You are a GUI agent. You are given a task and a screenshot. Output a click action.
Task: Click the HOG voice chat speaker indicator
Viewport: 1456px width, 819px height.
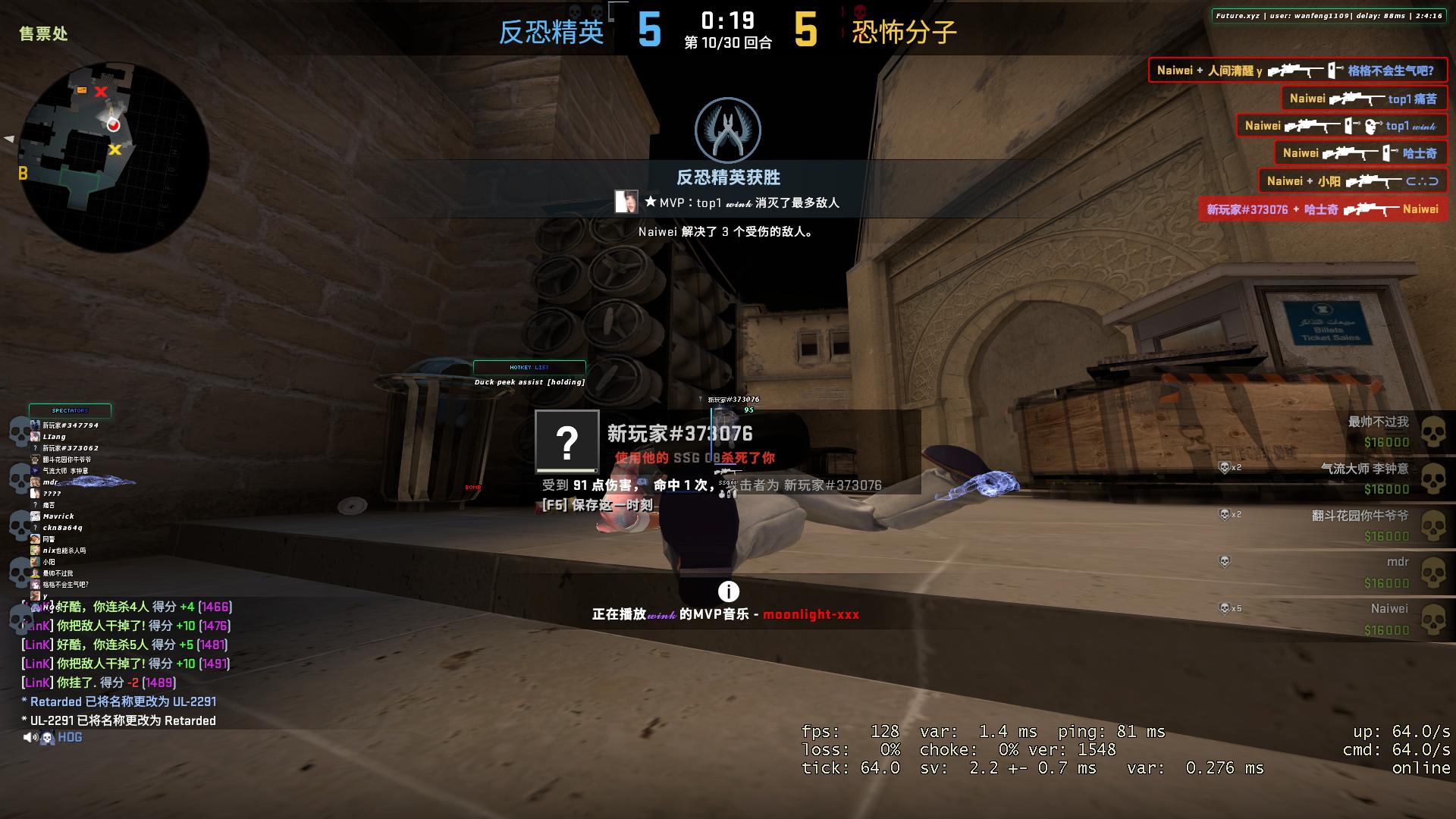(x=30, y=737)
